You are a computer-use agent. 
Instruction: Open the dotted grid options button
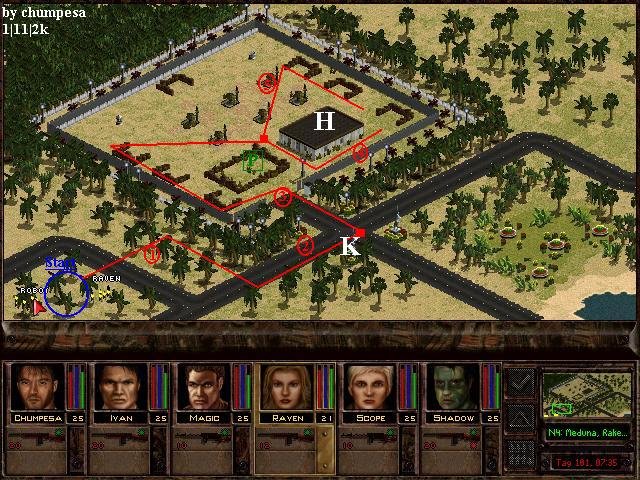(x=520, y=453)
